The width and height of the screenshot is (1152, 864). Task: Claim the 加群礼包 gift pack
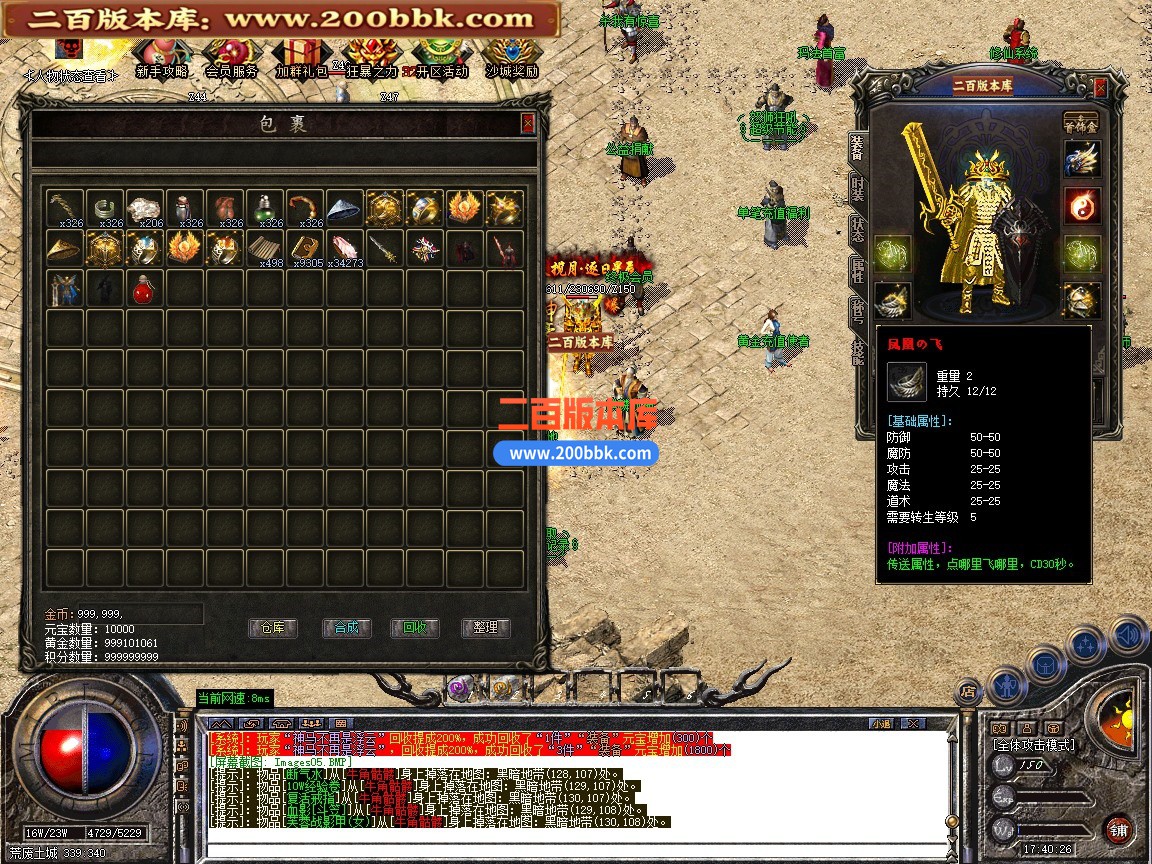point(301,58)
